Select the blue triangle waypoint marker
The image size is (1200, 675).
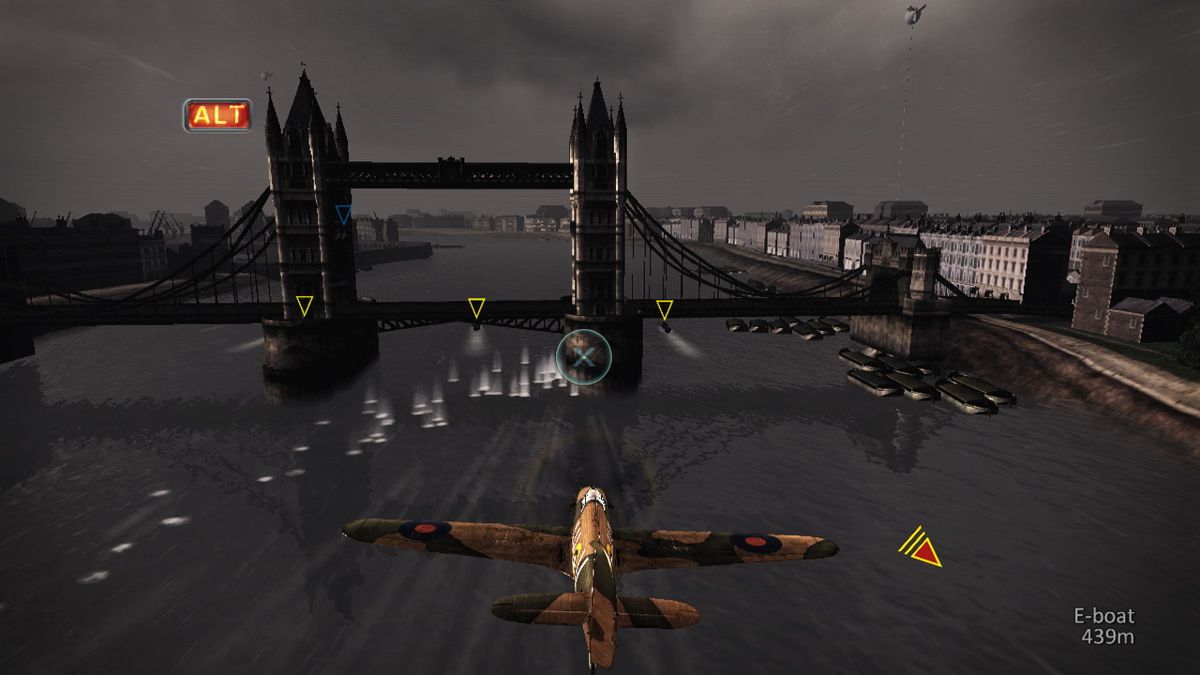[x=344, y=214]
